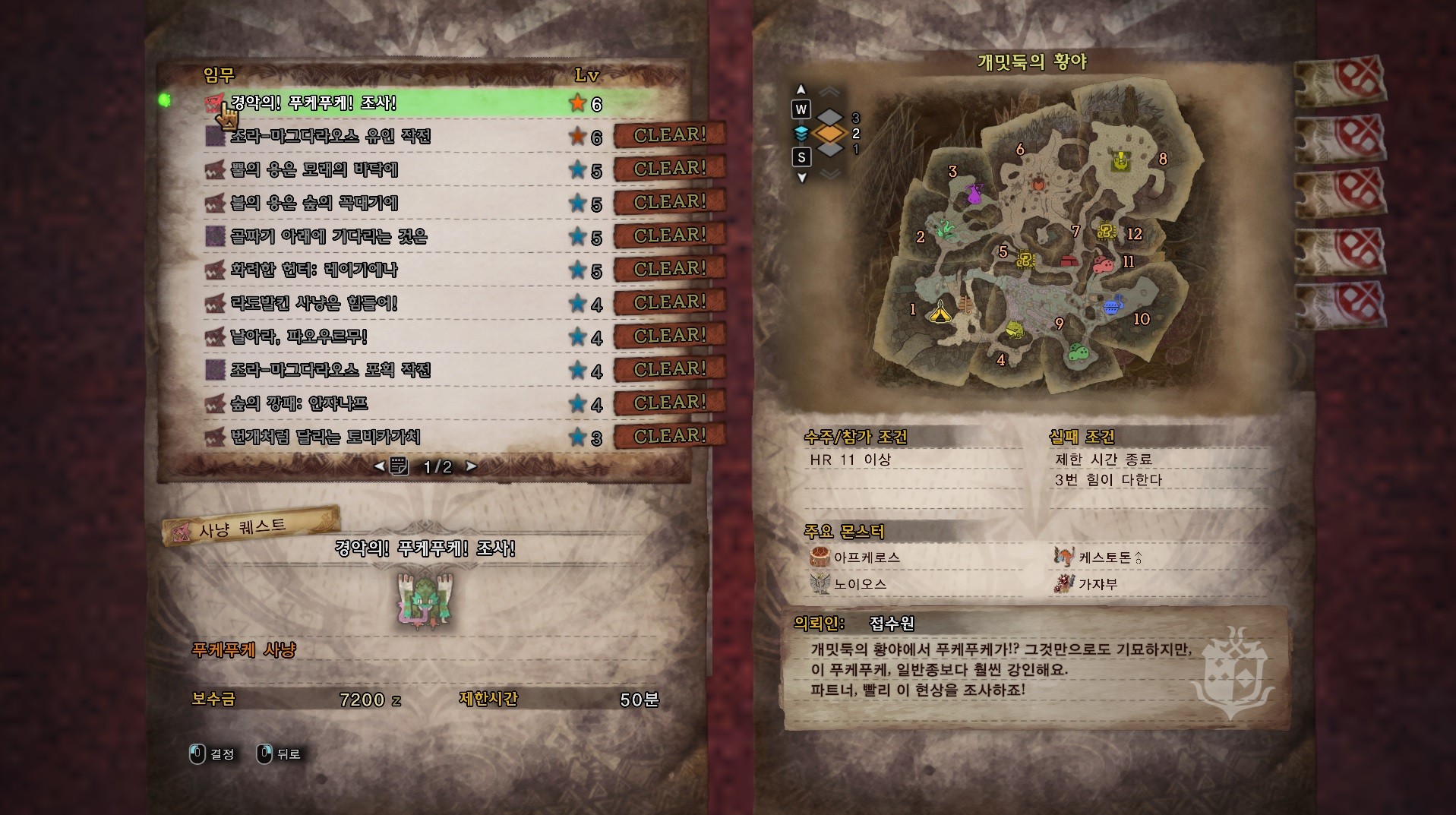Click the map floor-up arrow

coord(801,90)
